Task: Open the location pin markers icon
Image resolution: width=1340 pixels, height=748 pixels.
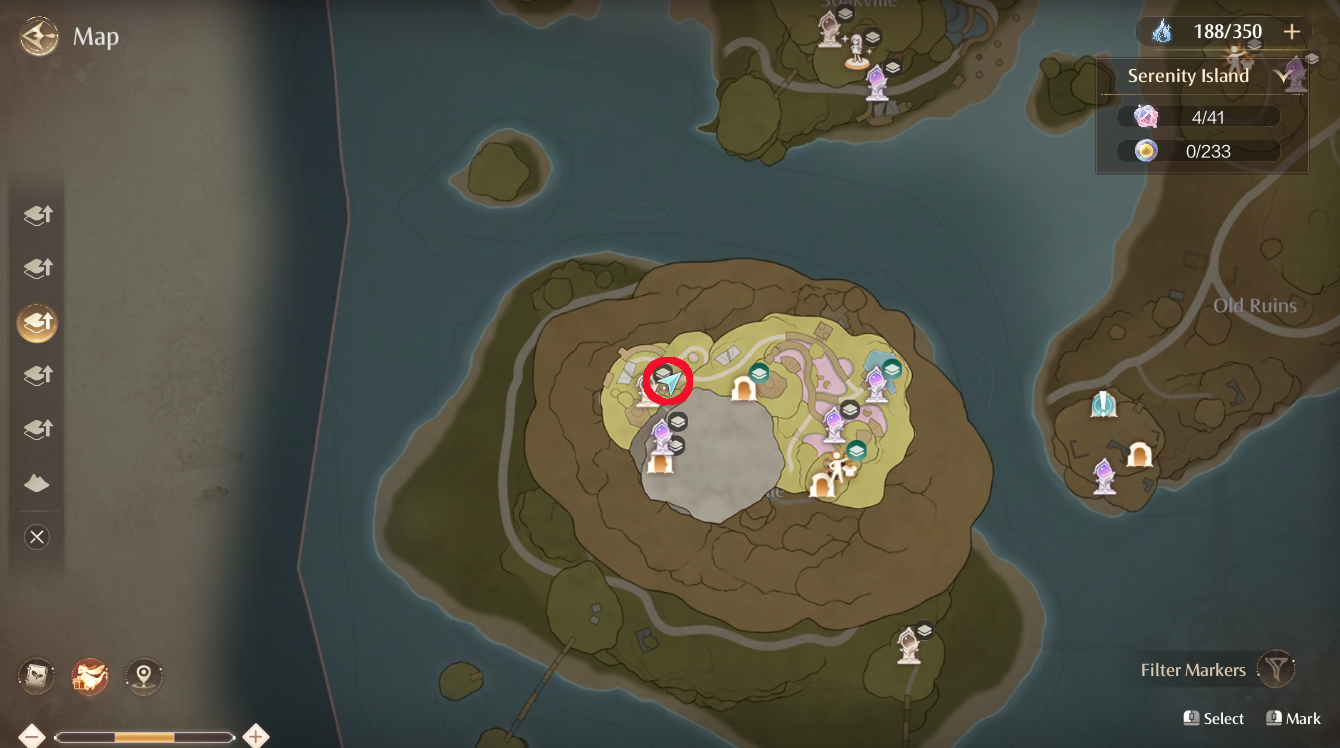Action: pyautogui.click(x=143, y=675)
